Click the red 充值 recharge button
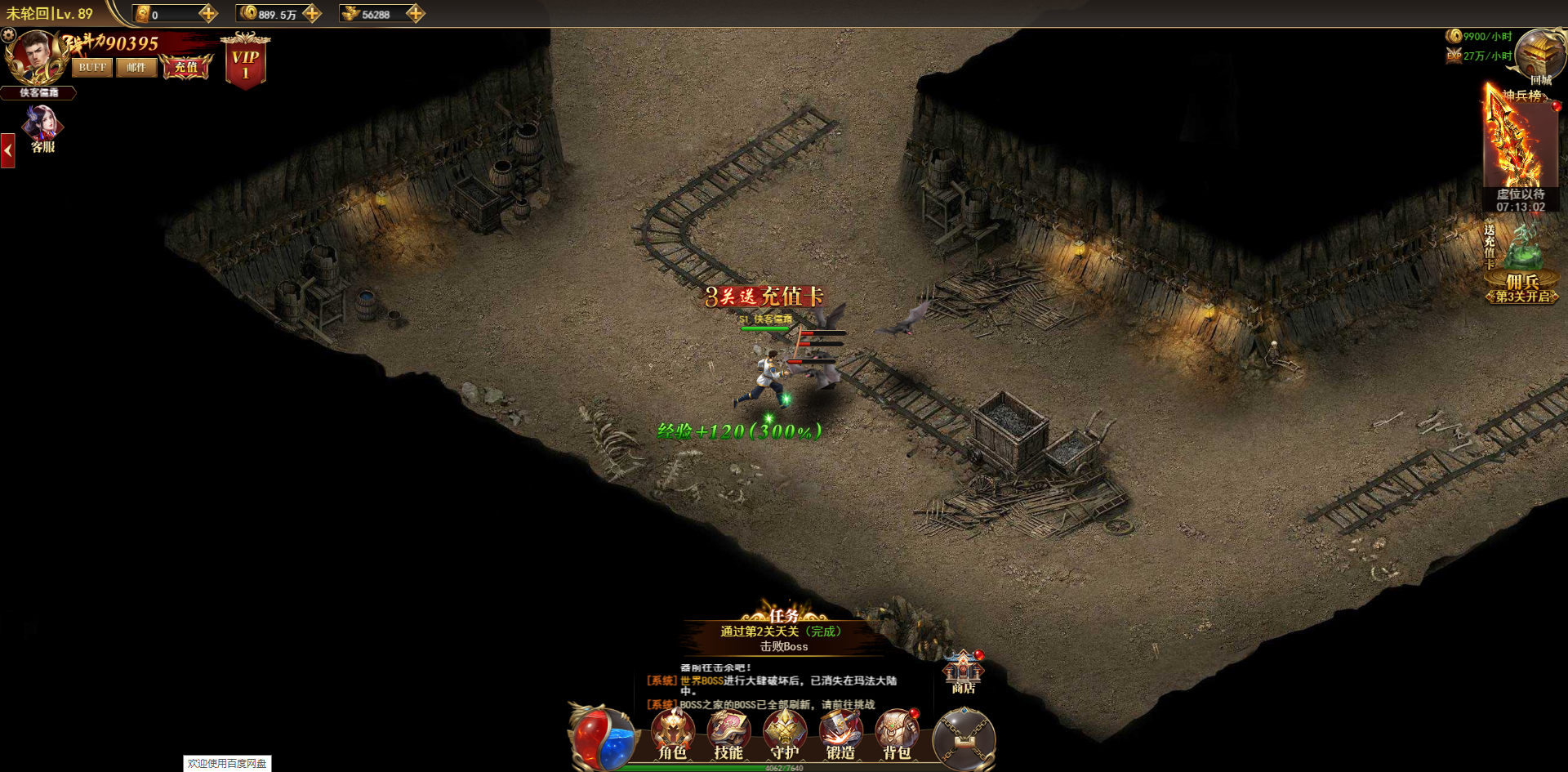 (x=186, y=67)
